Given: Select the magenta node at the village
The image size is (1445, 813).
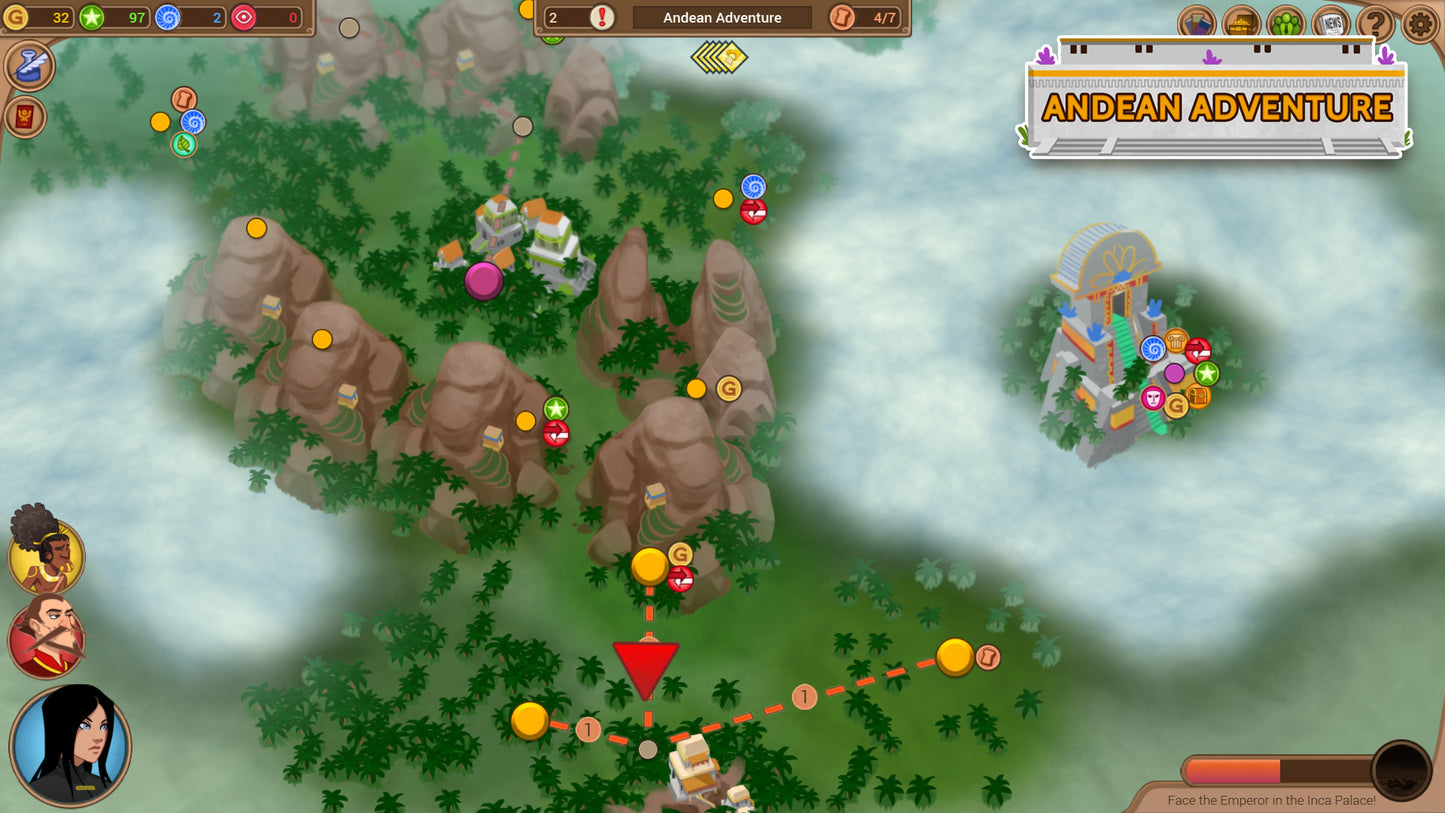Looking at the screenshot, I should click(x=484, y=281).
